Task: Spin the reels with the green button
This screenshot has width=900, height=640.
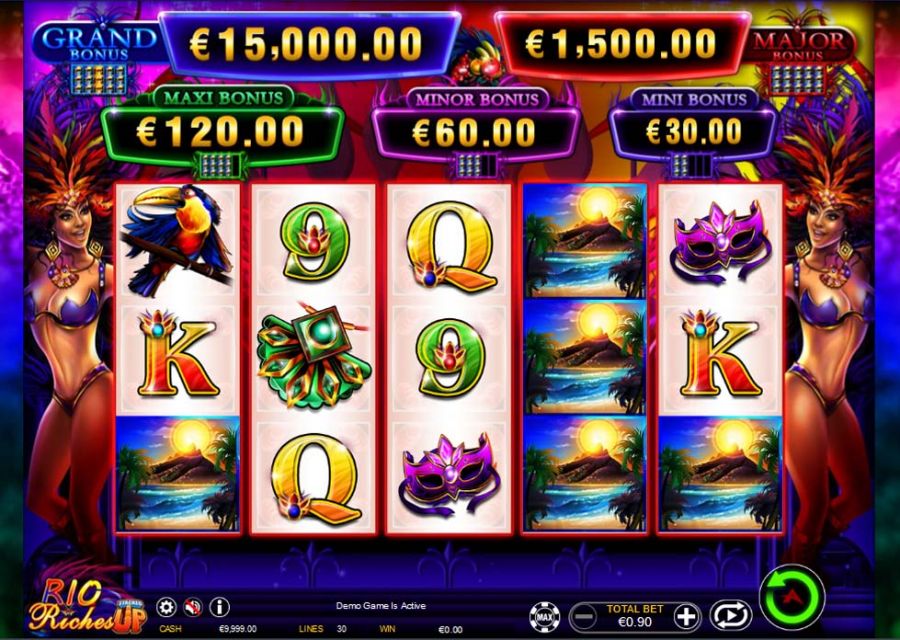Action: (790, 598)
